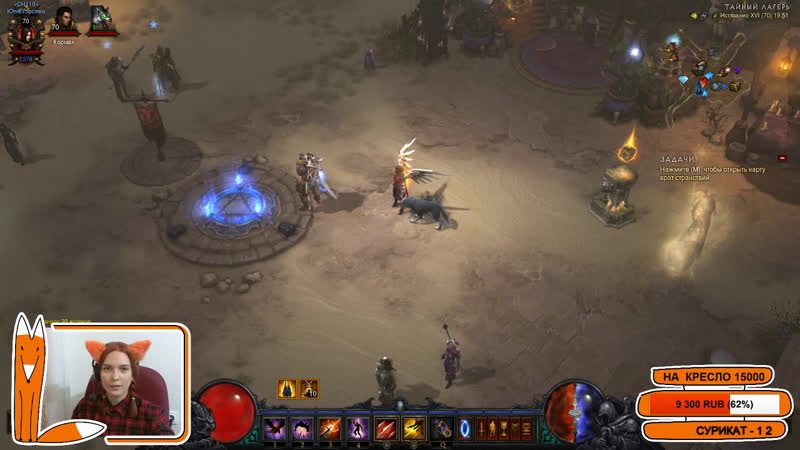Click the buff icon showing stack count 10
Viewport: 800px width, 450px height.
coord(310,388)
